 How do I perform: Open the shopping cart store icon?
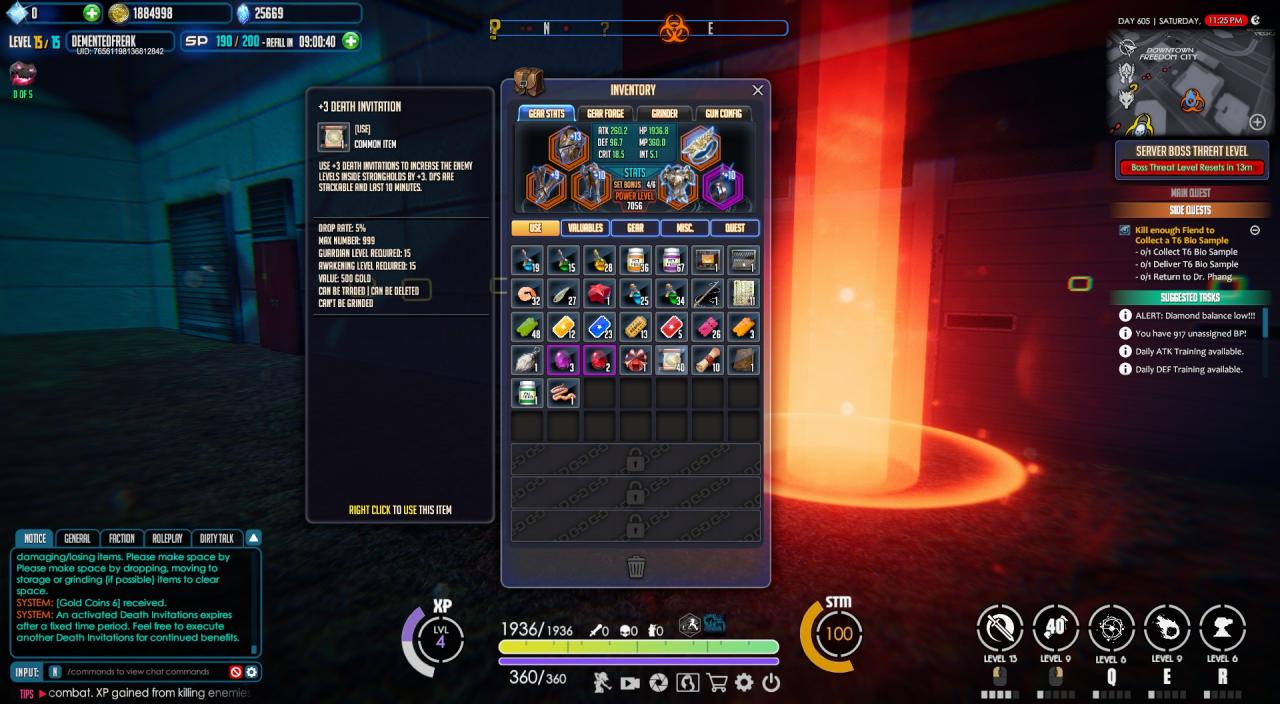tap(716, 683)
